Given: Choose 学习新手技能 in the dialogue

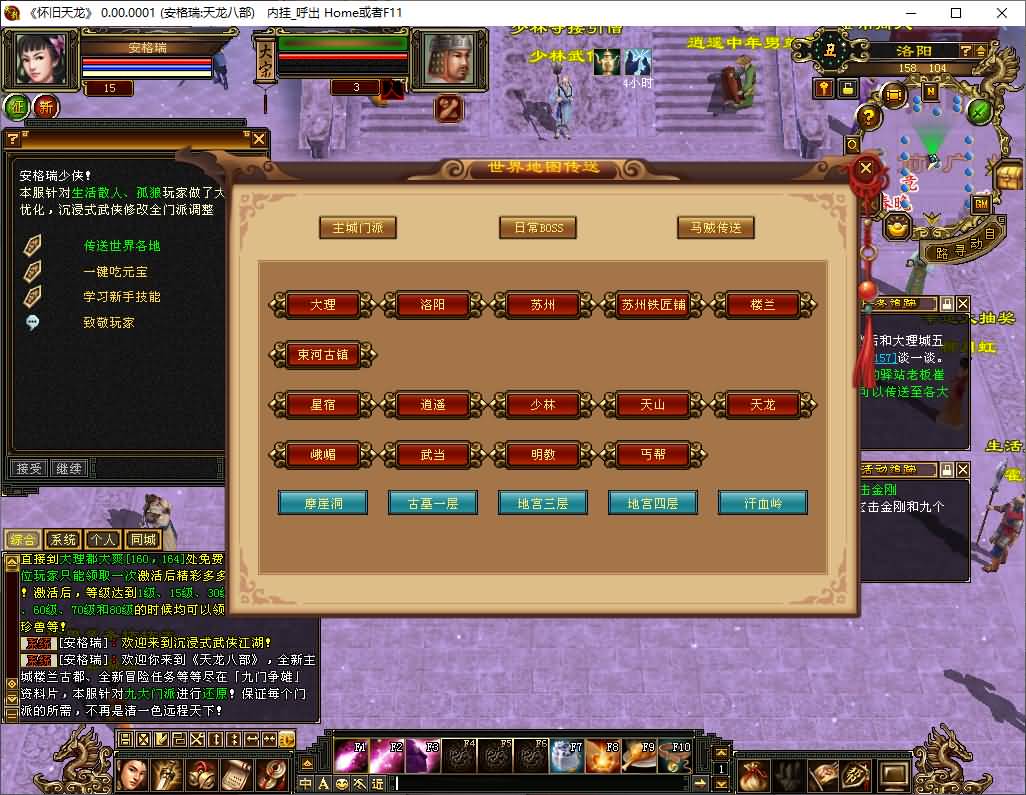Looking at the screenshot, I should tap(122, 297).
